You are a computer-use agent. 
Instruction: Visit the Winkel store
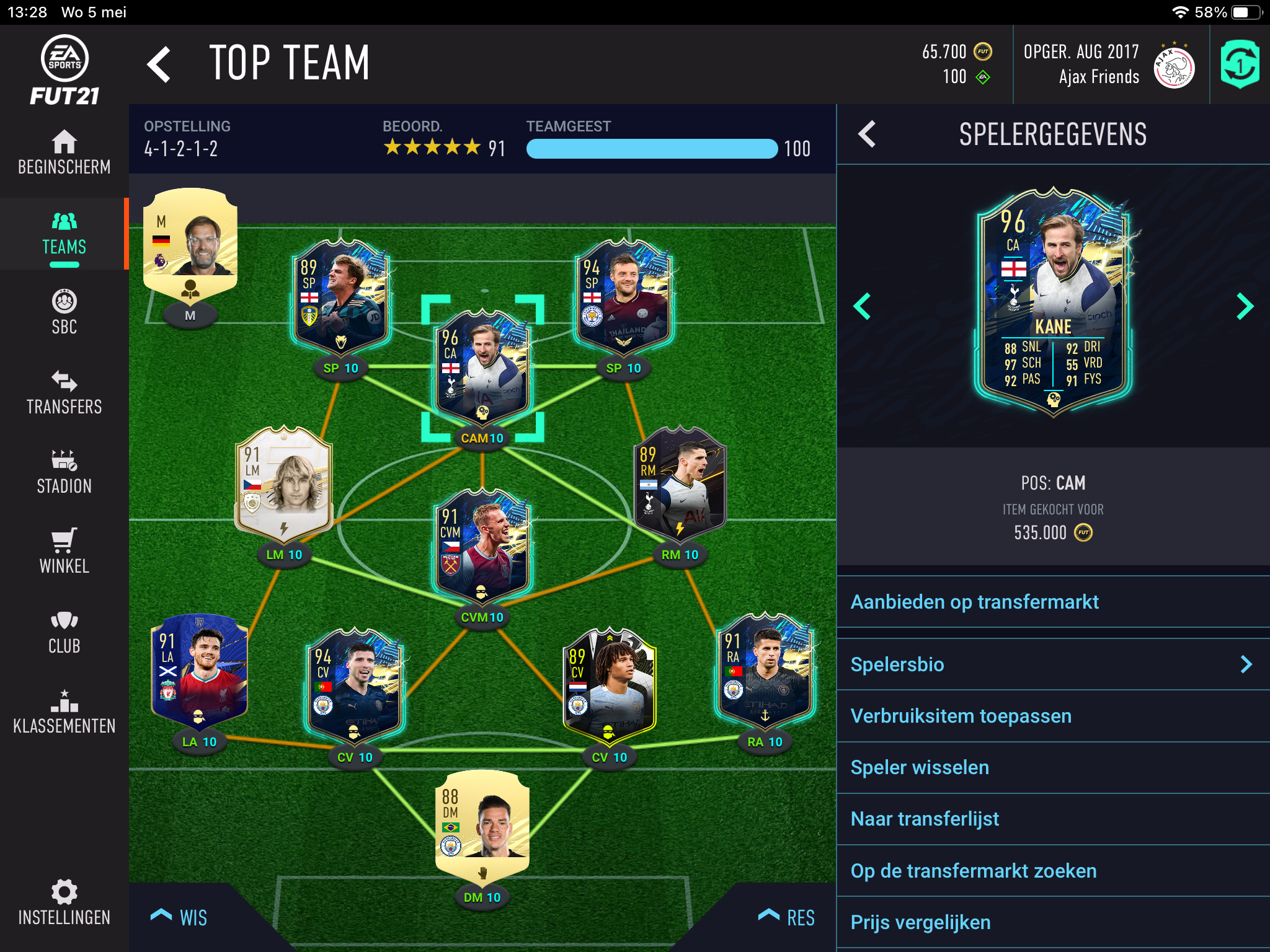click(x=64, y=552)
